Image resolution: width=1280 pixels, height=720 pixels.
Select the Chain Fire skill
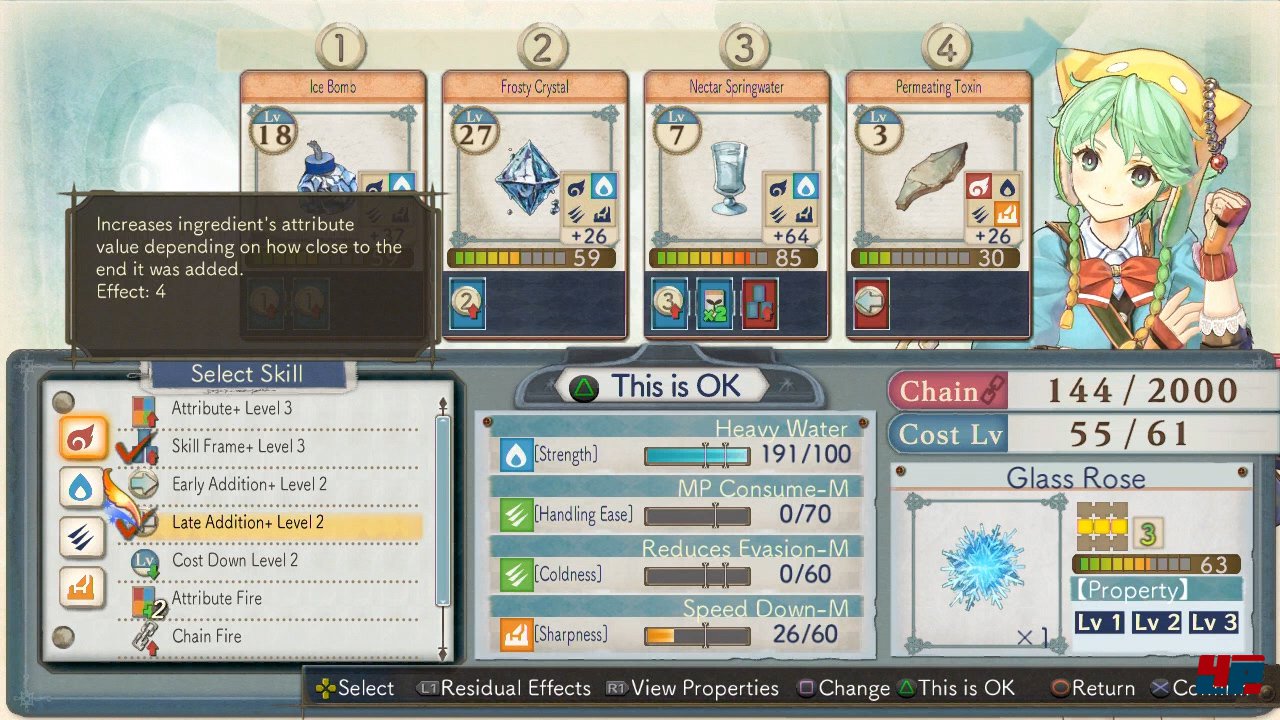(x=206, y=636)
